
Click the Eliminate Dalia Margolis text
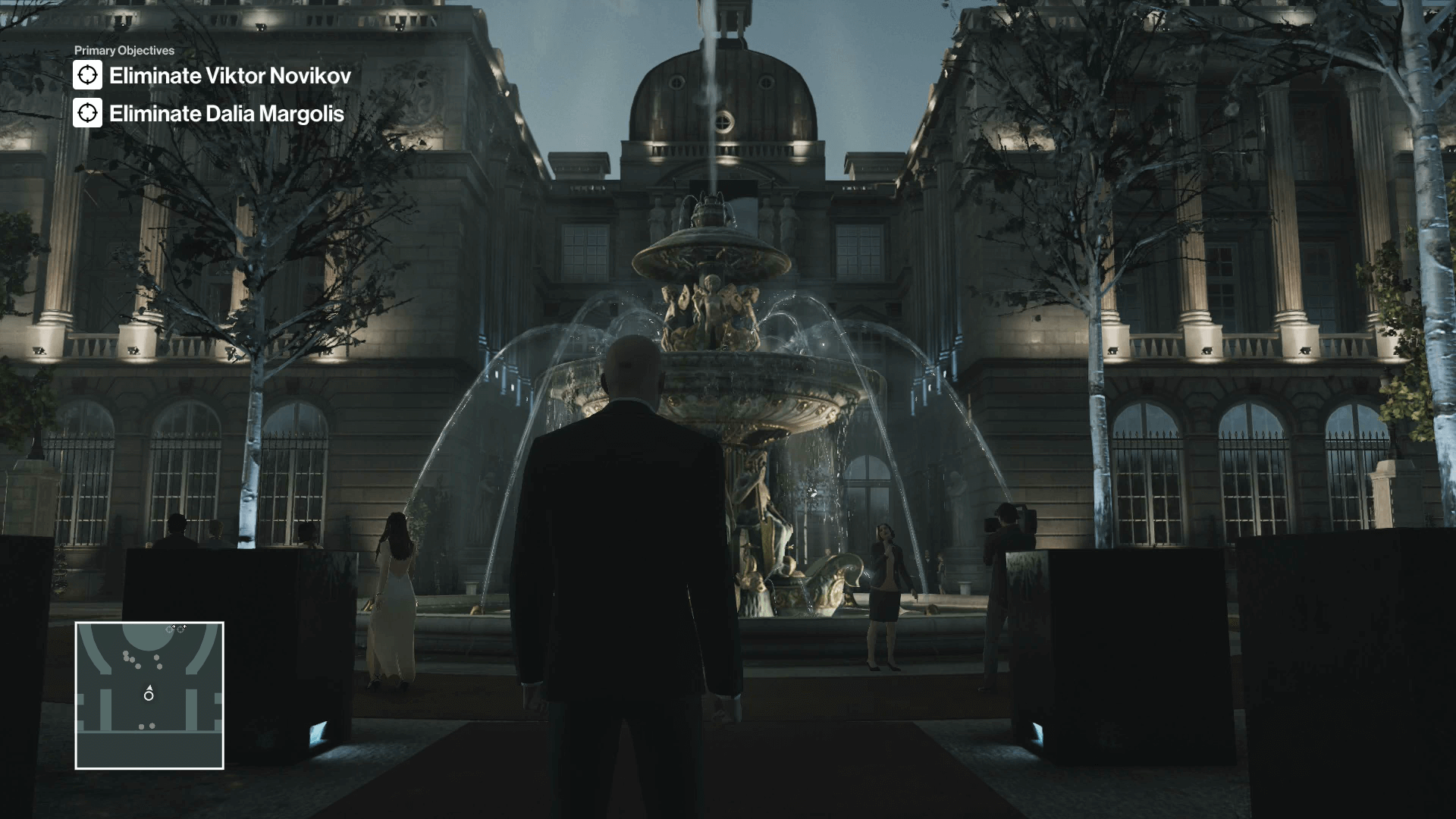click(x=225, y=115)
